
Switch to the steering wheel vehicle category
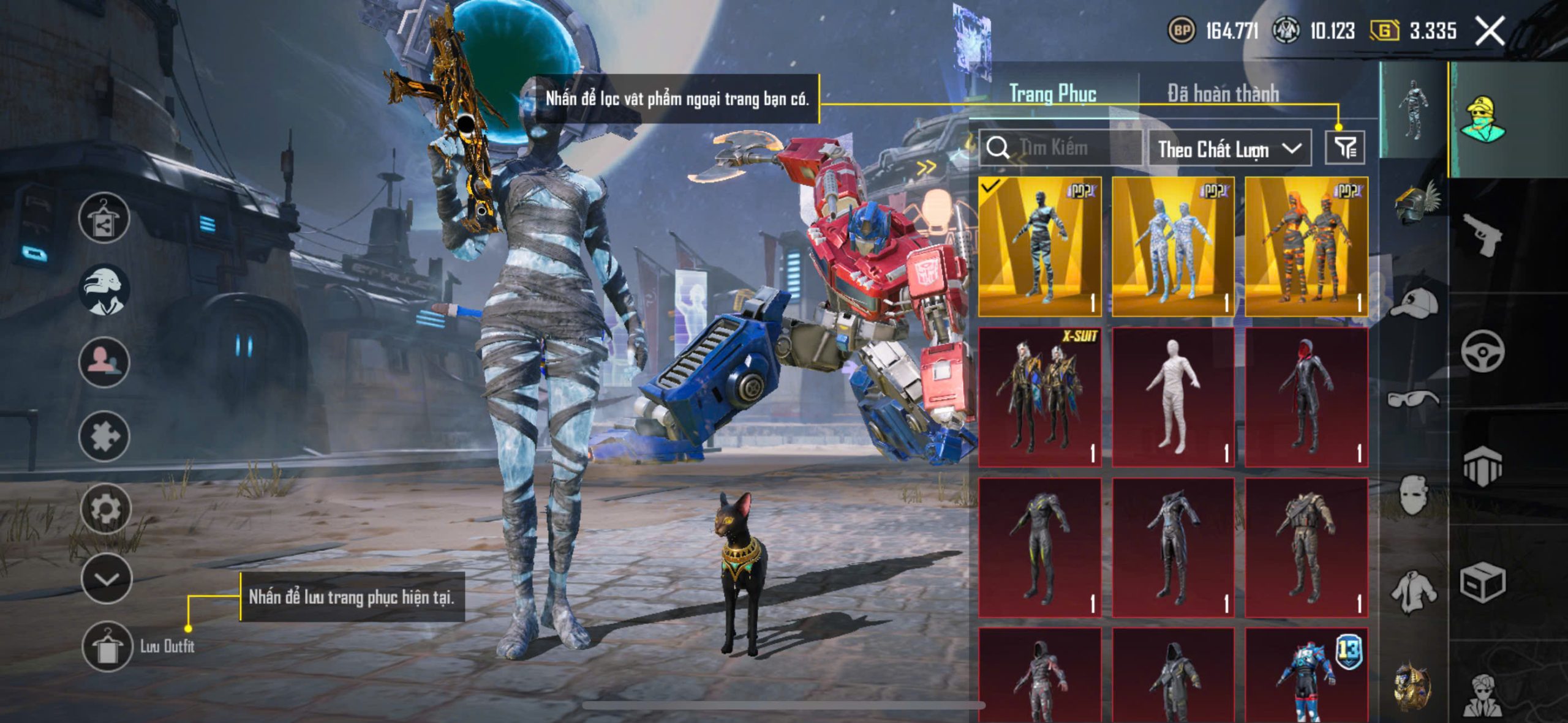tap(1482, 351)
